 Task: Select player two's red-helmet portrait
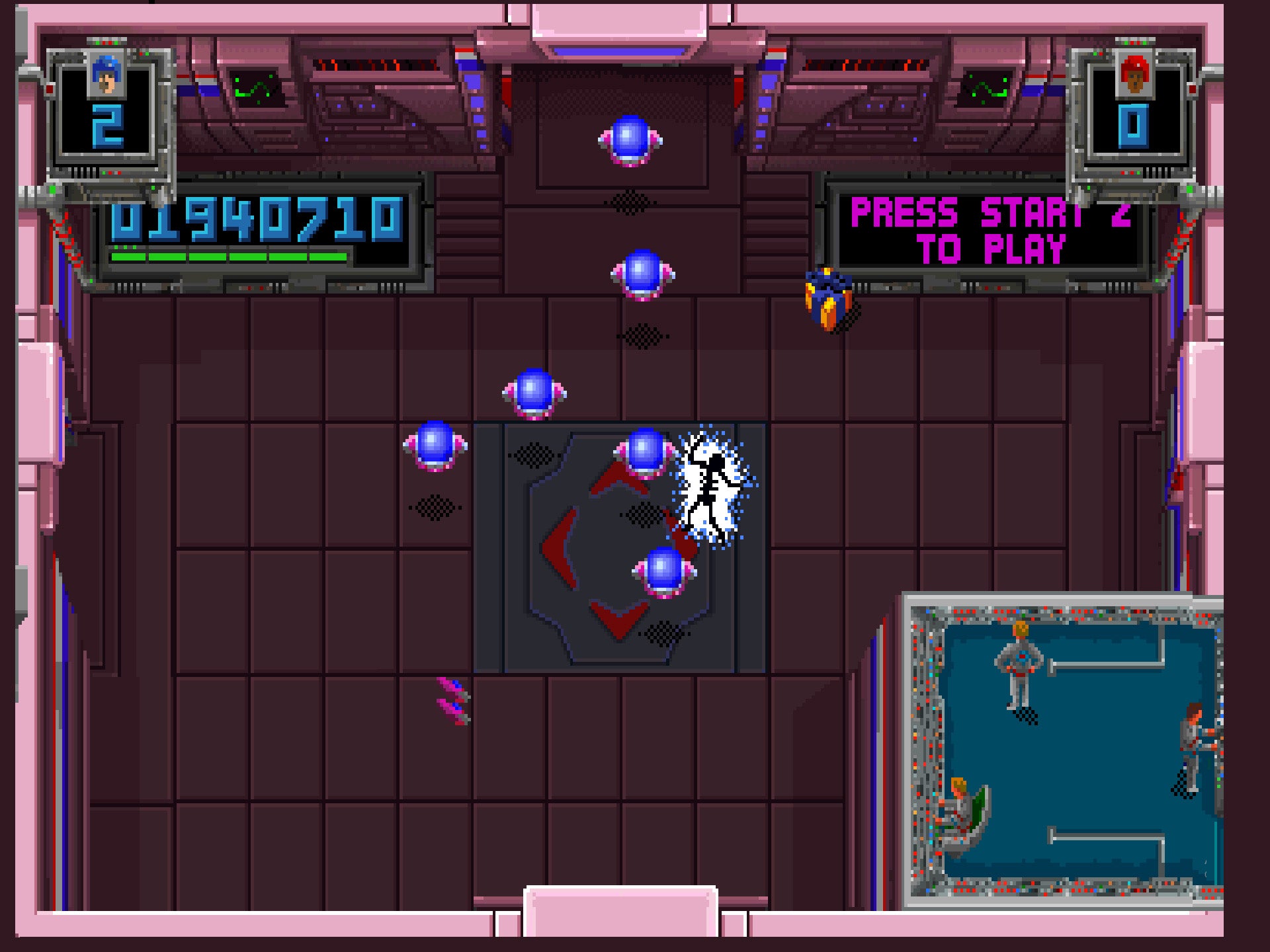[1134, 76]
